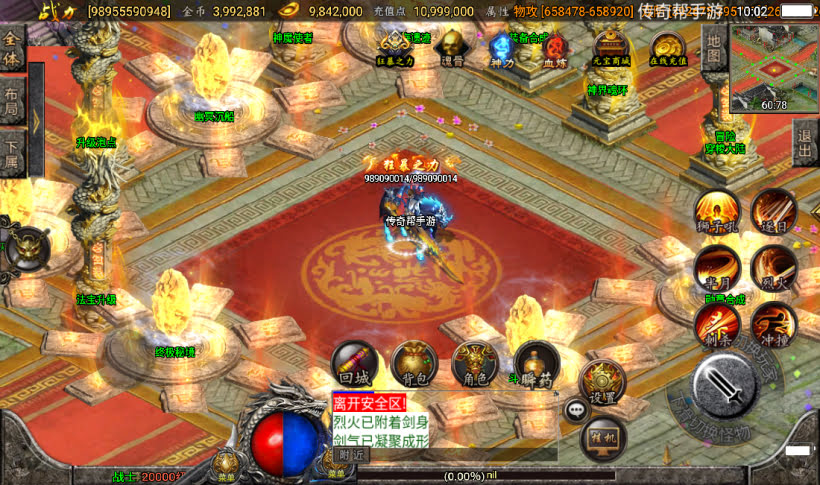
Task: Open the 元宝商城 ingot shop
Action: click(x=611, y=46)
